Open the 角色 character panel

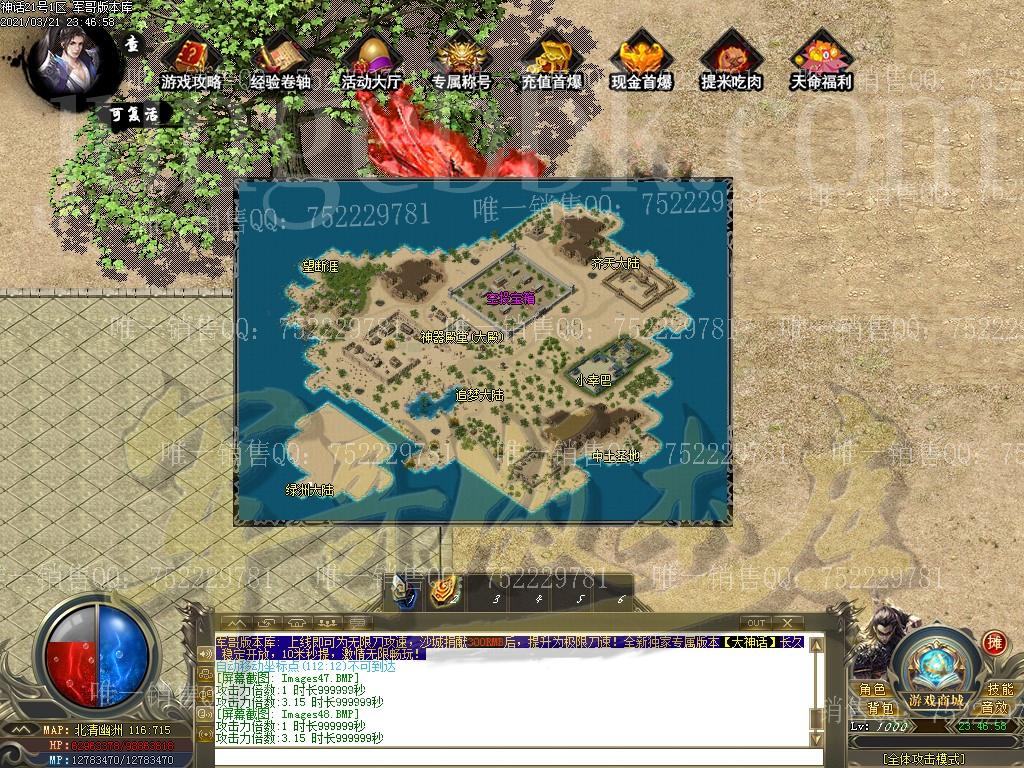pos(872,690)
